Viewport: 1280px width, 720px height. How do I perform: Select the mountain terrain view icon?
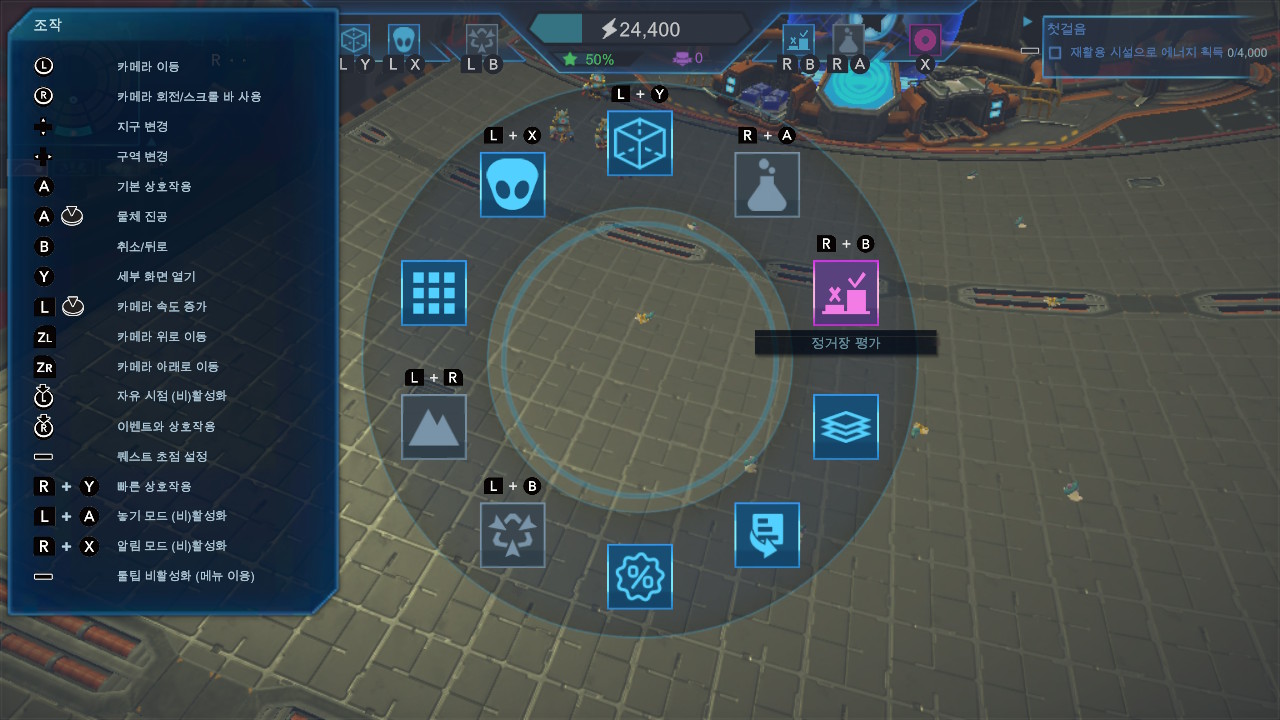pyautogui.click(x=434, y=426)
